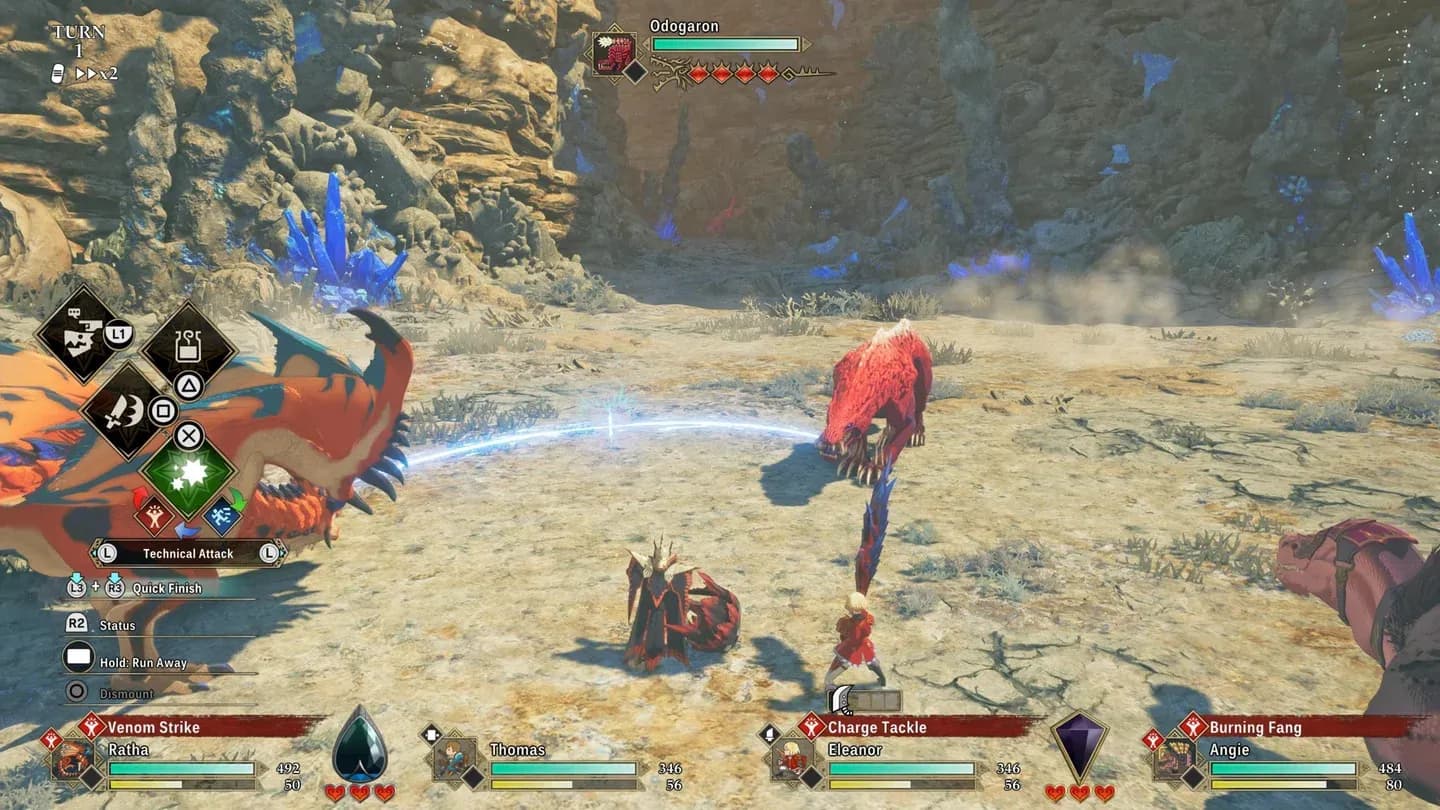Select Eleanor's party portrait
This screenshot has height=810, width=1440.
[792, 759]
